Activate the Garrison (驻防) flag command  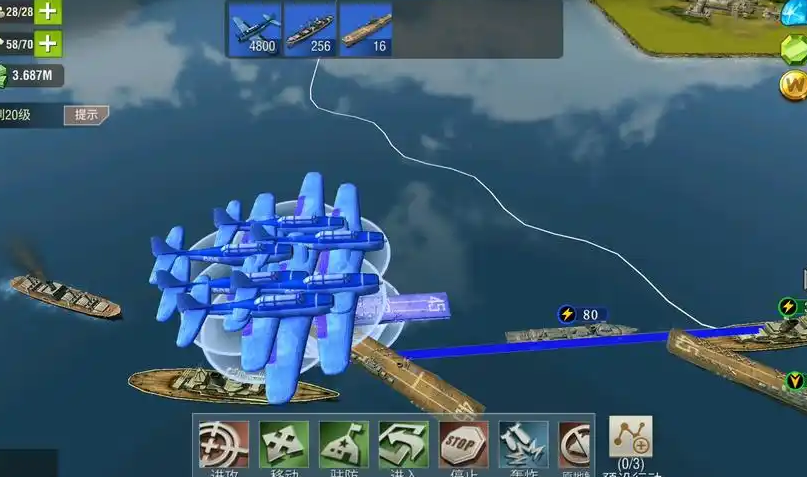click(x=343, y=444)
